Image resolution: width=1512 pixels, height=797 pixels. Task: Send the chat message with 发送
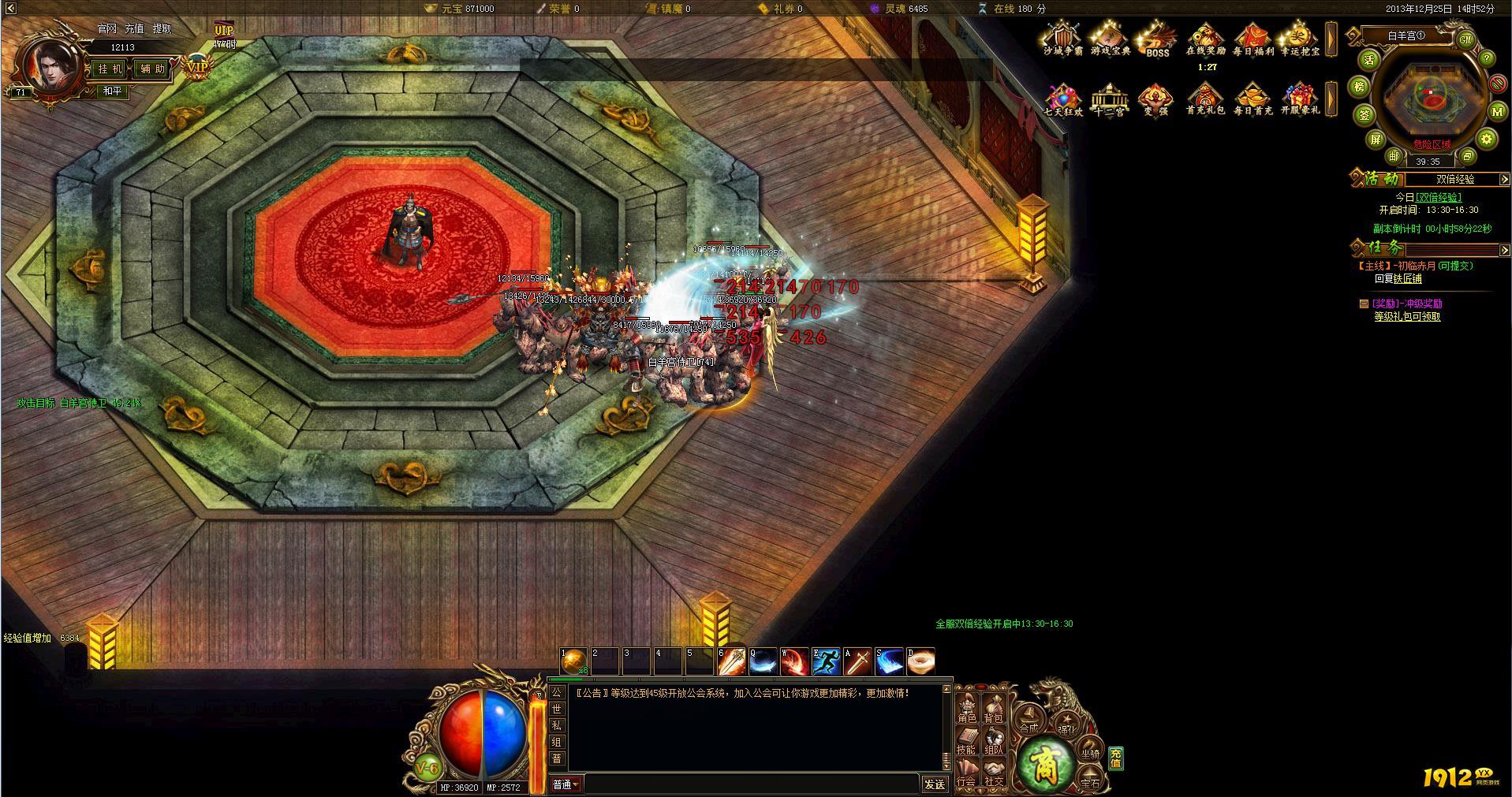click(935, 784)
